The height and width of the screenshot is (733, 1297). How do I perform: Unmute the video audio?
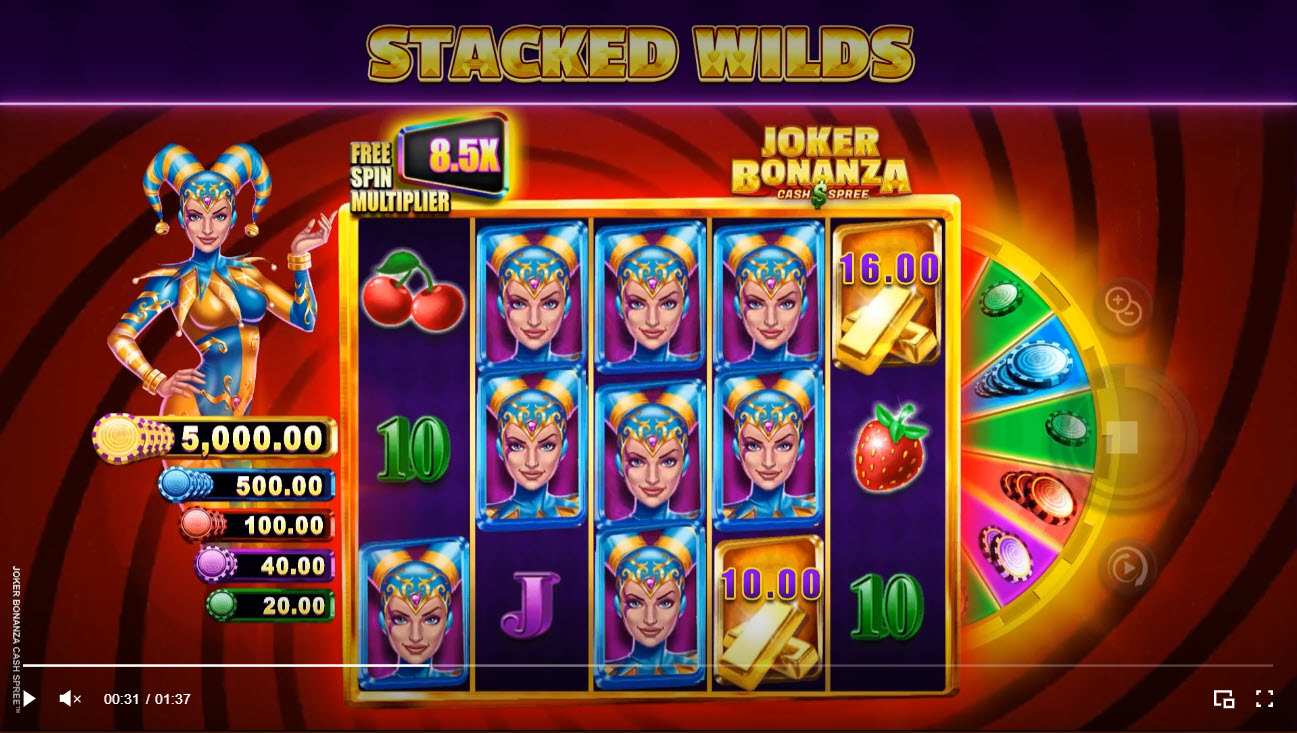coord(69,698)
